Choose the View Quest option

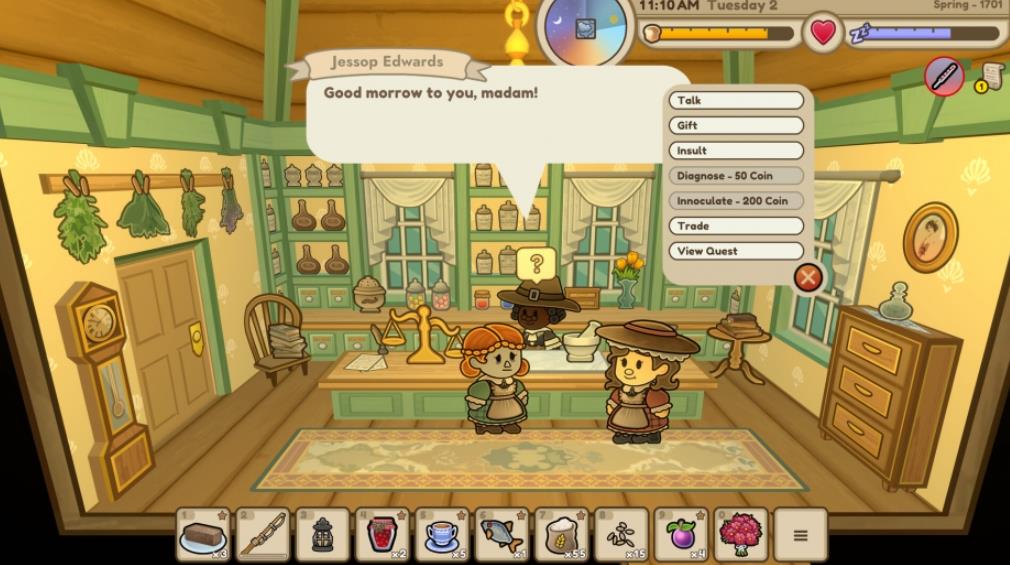point(736,251)
